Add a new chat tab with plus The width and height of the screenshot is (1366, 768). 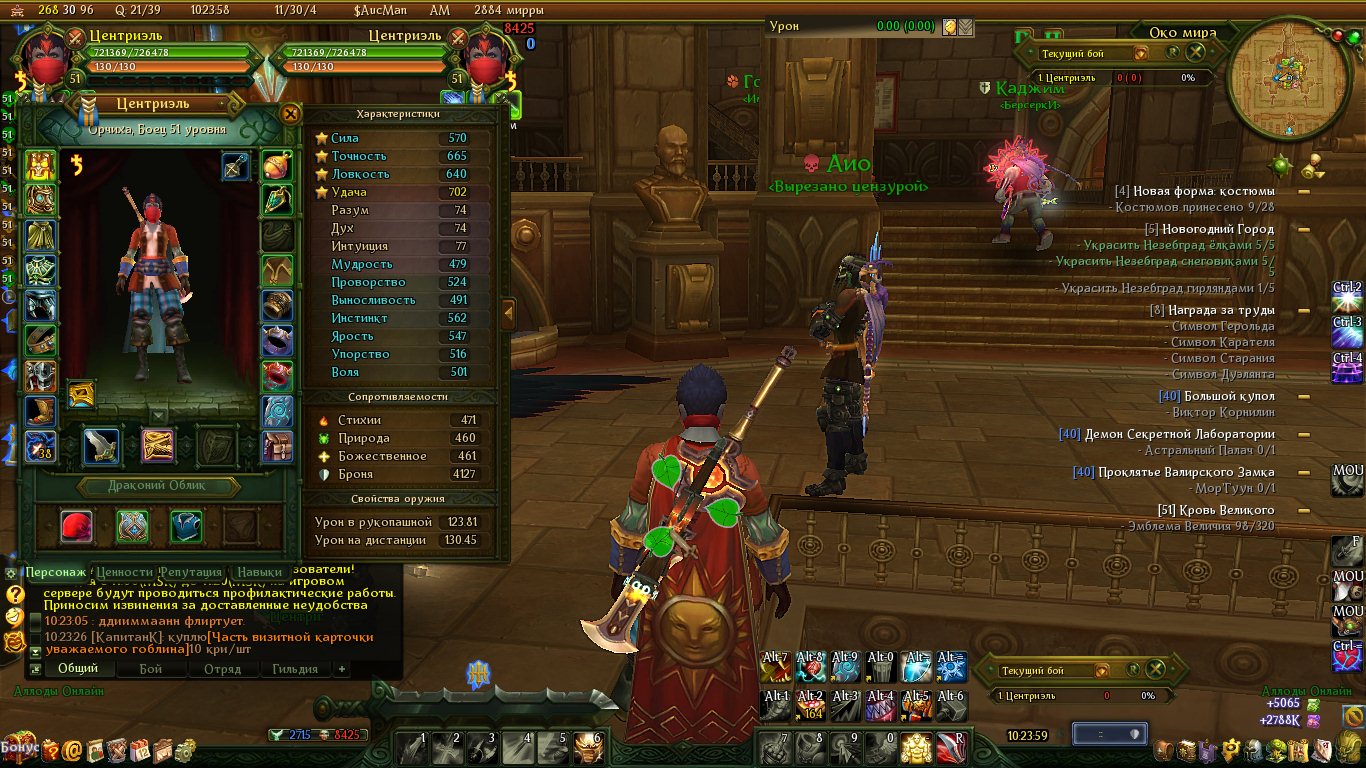341,669
